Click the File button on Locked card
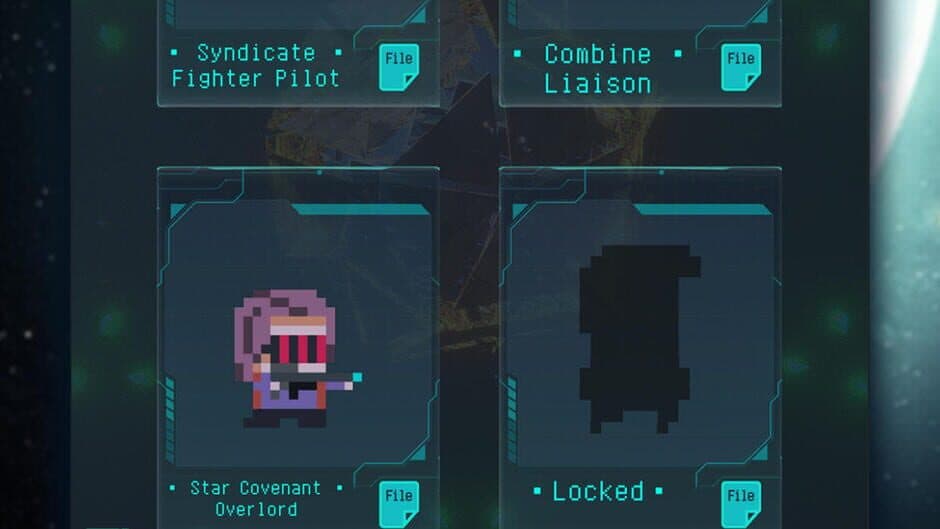This screenshot has height=529, width=940. [741, 503]
